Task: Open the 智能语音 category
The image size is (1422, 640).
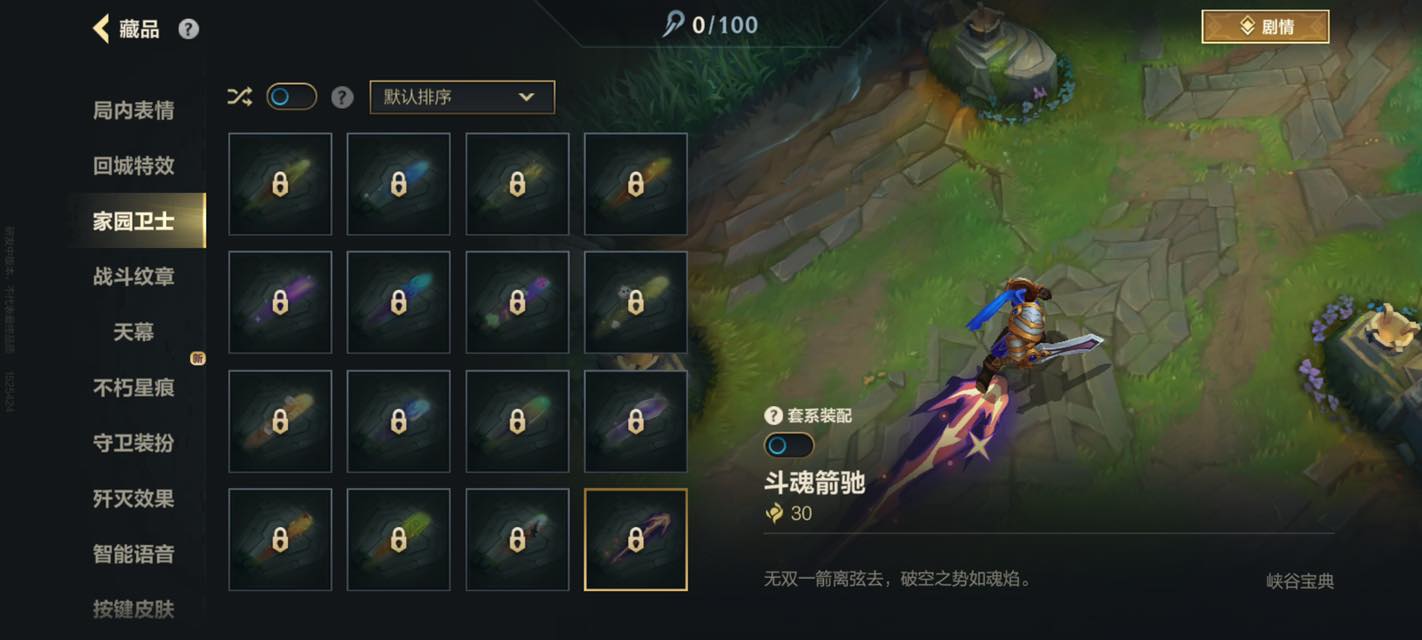Action: (x=134, y=553)
